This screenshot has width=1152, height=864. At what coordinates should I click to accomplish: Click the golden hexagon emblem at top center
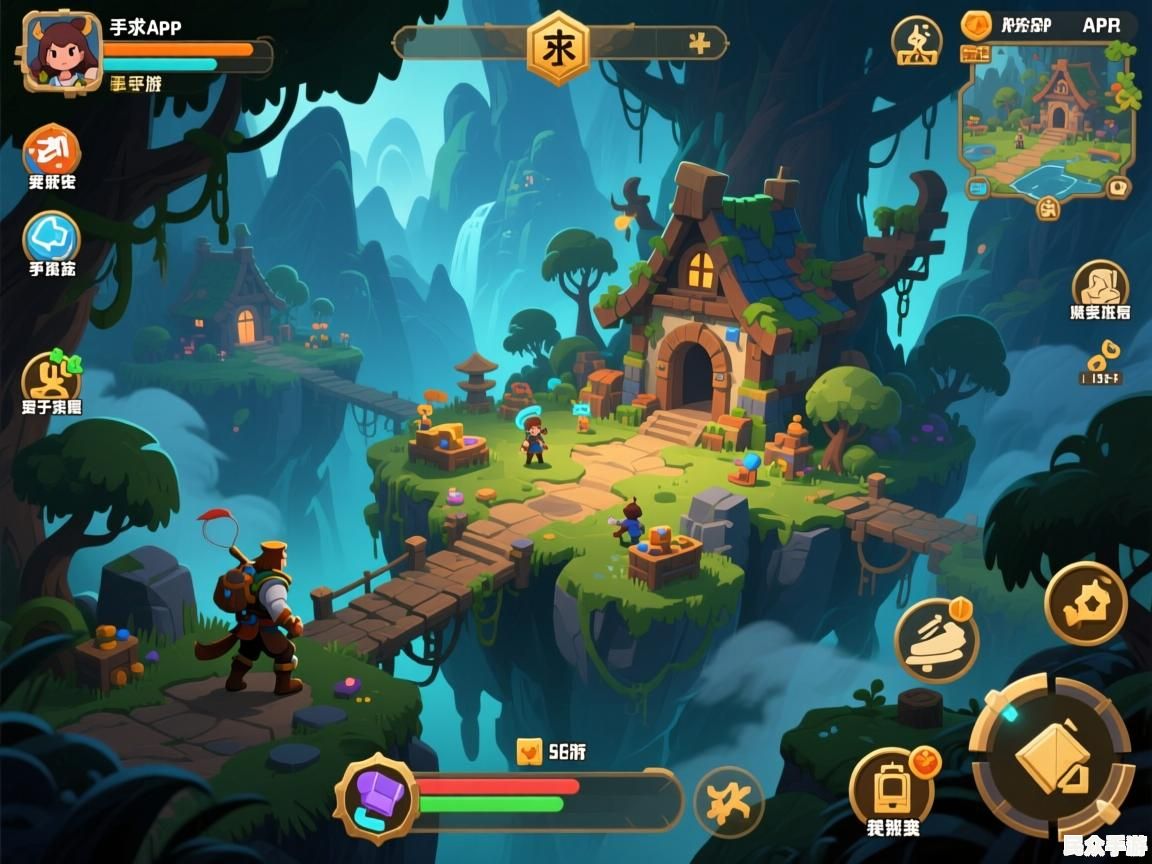pos(557,46)
